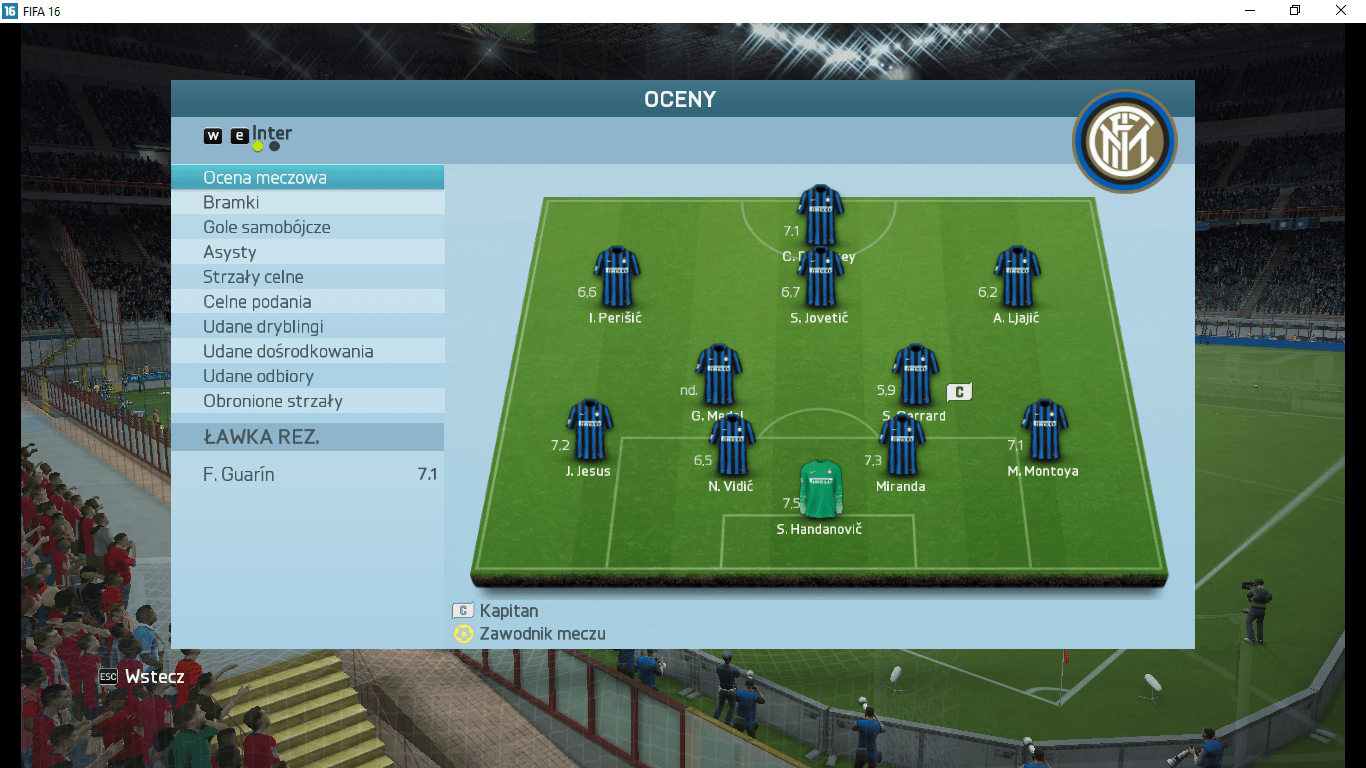Show the Bramki statistics
The height and width of the screenshot is (768, 1366).
pos(307,203)
